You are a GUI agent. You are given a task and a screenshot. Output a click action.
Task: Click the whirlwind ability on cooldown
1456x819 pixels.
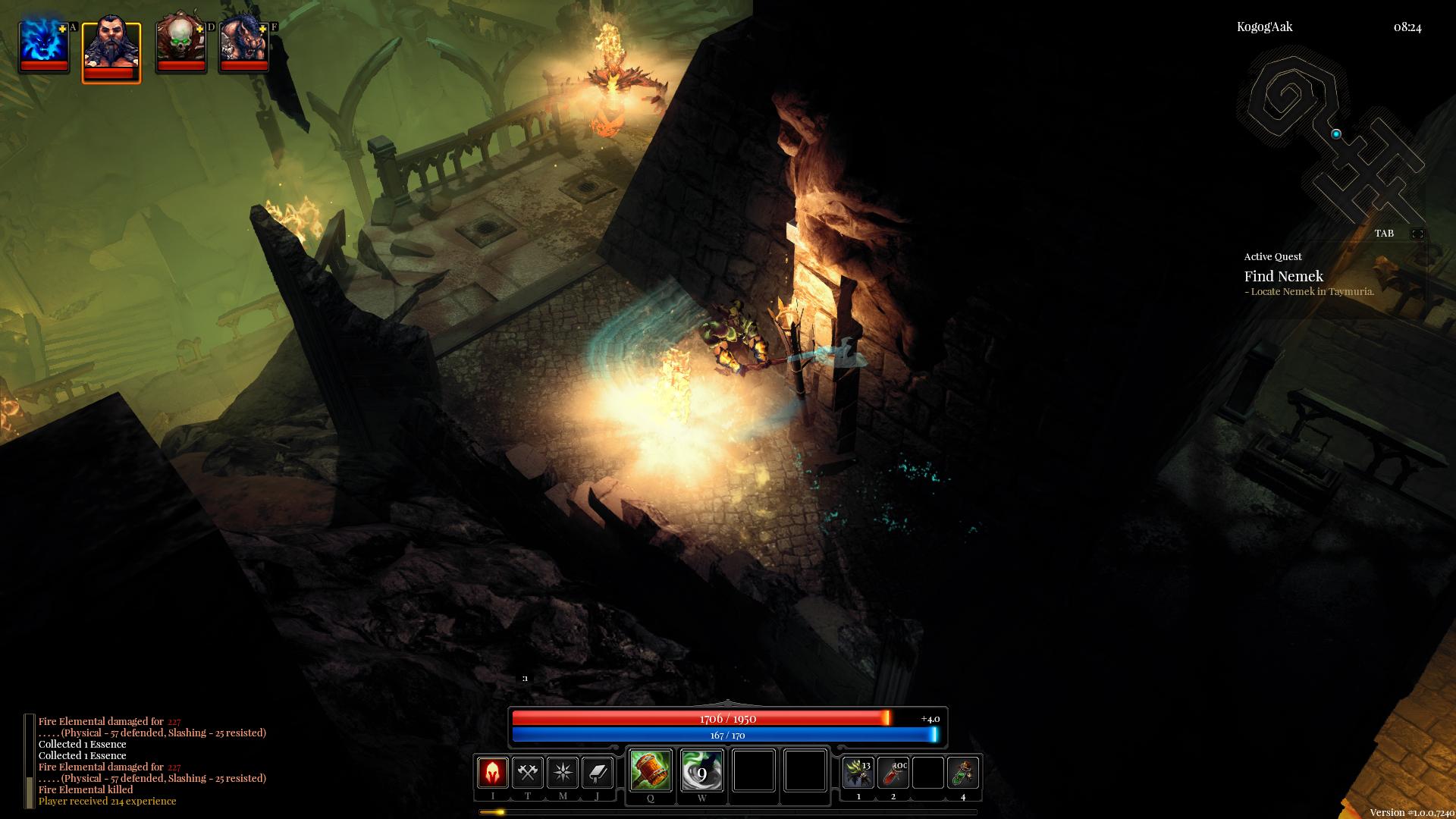701,770
